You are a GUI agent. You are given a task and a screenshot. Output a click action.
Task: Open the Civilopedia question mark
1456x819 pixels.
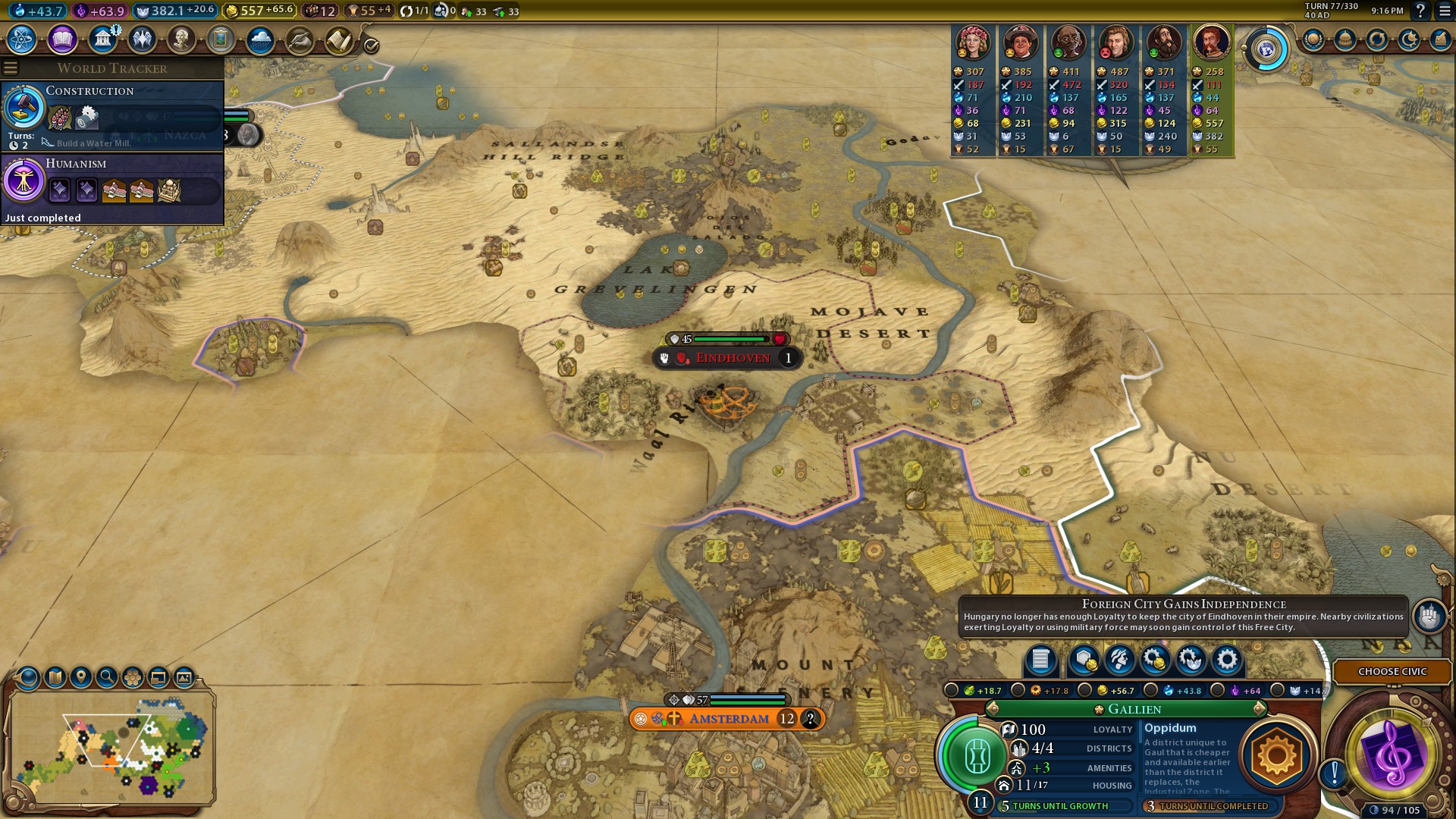pyautogui.click(x=1420, y=11)
